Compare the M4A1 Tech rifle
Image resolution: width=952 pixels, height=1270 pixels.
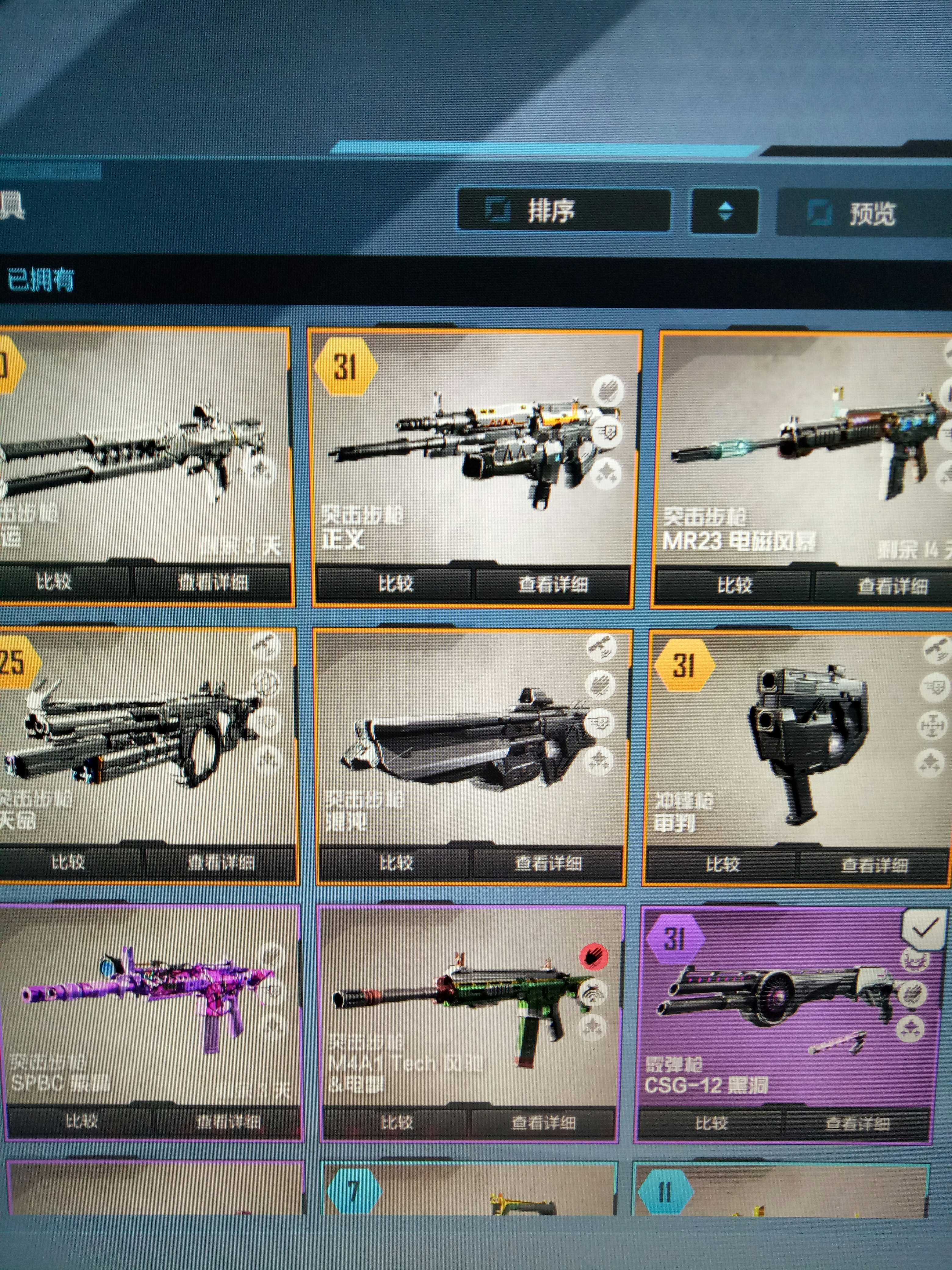pos(397,1122)
